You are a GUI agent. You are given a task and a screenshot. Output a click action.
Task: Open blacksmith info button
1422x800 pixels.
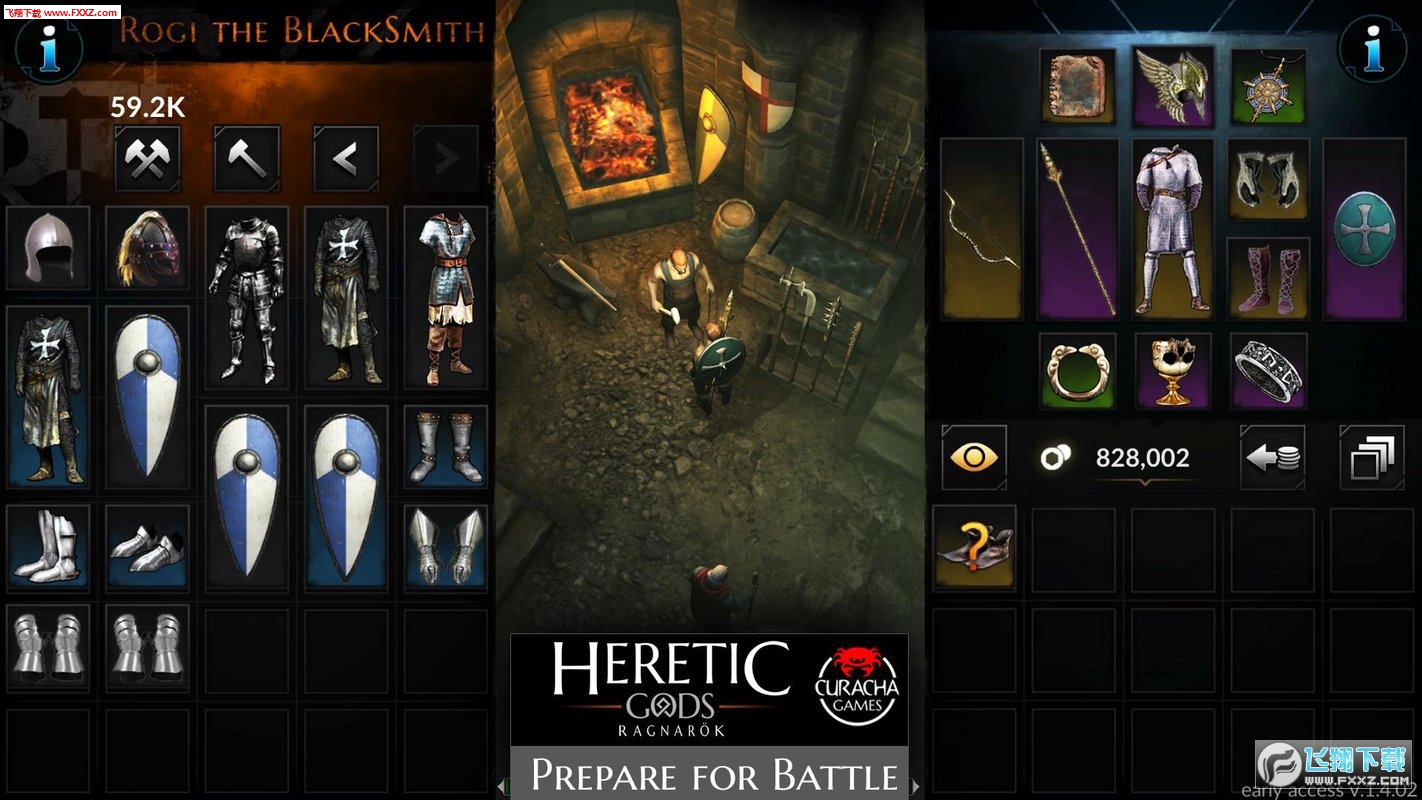click(46, 47)
